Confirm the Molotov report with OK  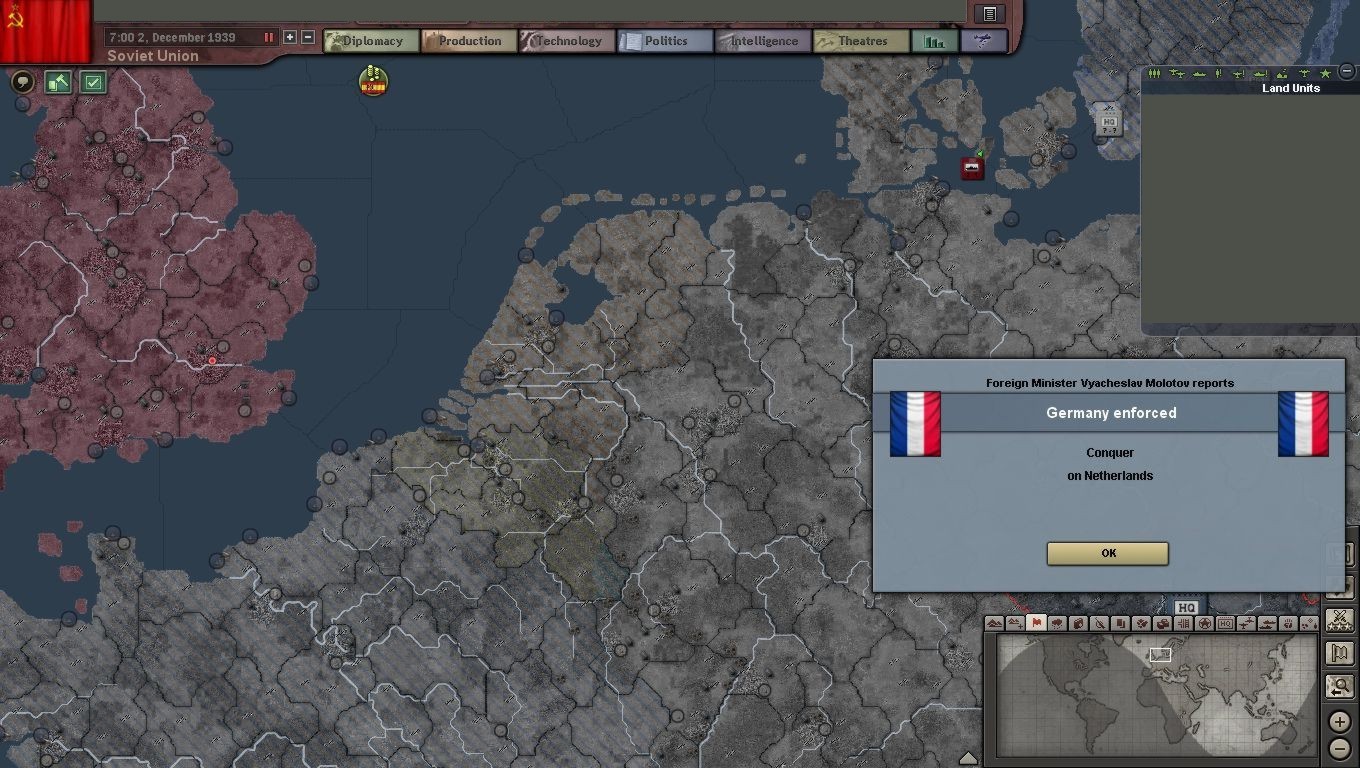(1107, 553)
